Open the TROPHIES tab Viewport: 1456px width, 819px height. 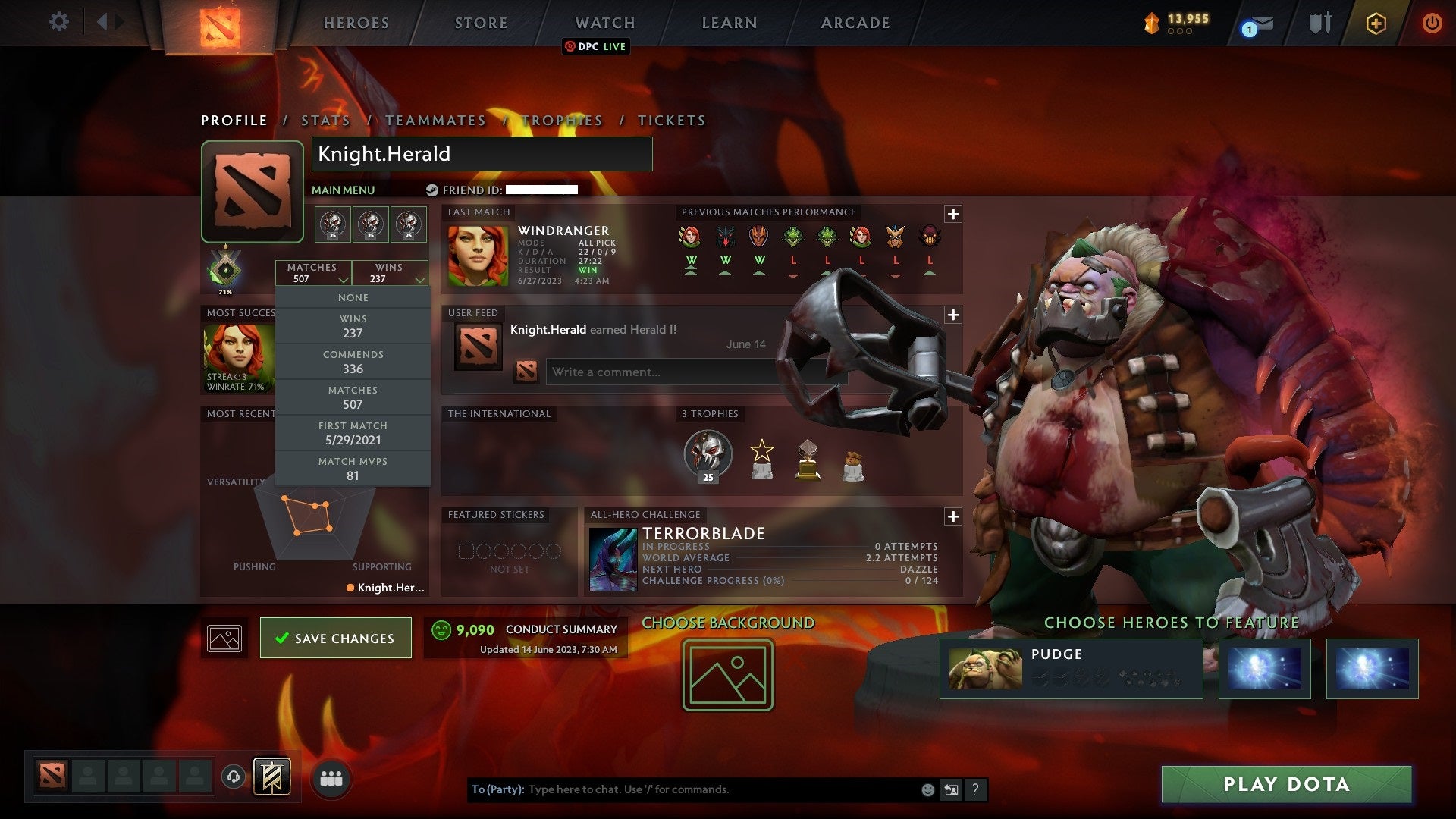point(562,120)
